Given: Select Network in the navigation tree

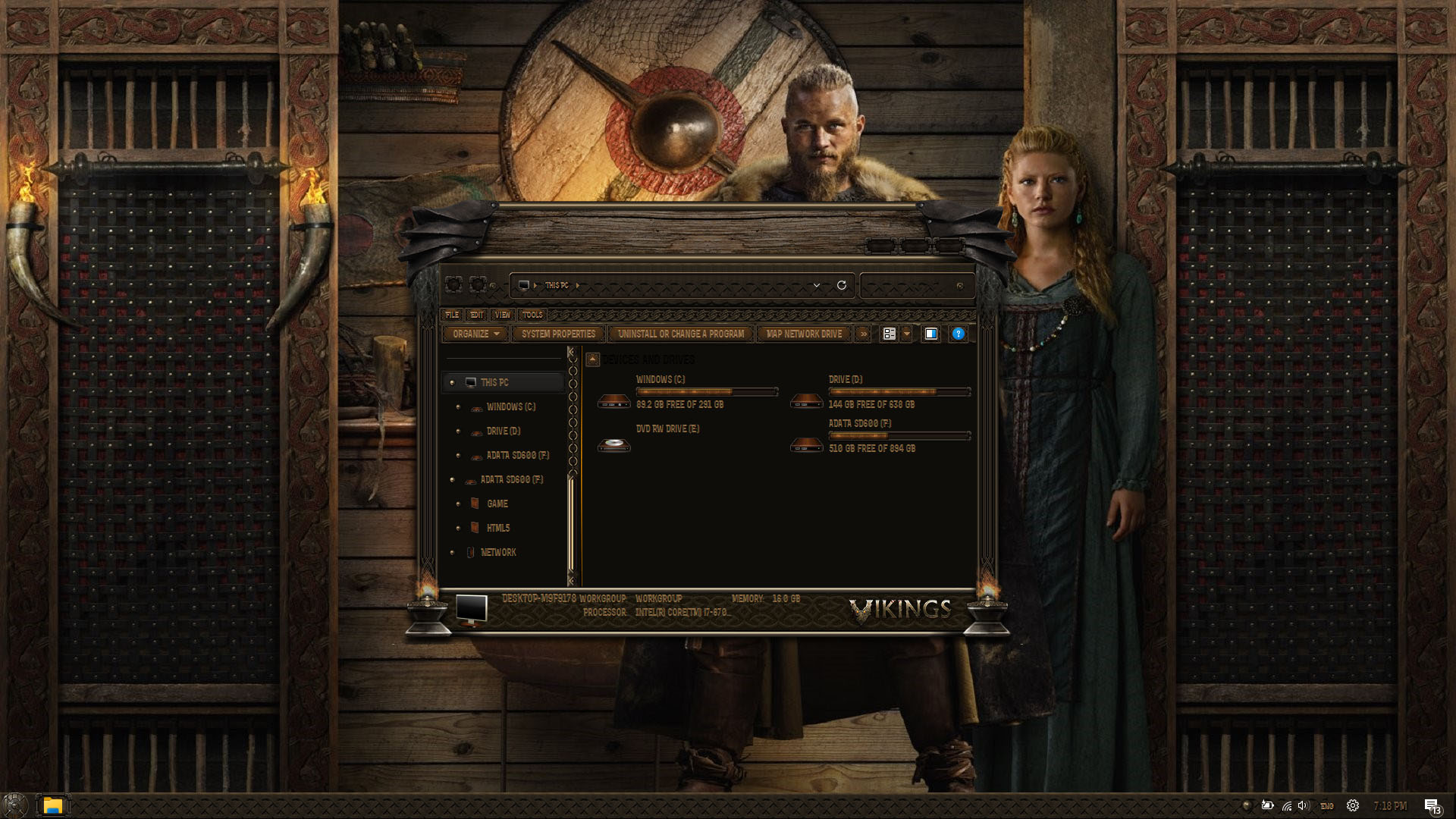Looking at the screenshot, I should tap(498, 552).
